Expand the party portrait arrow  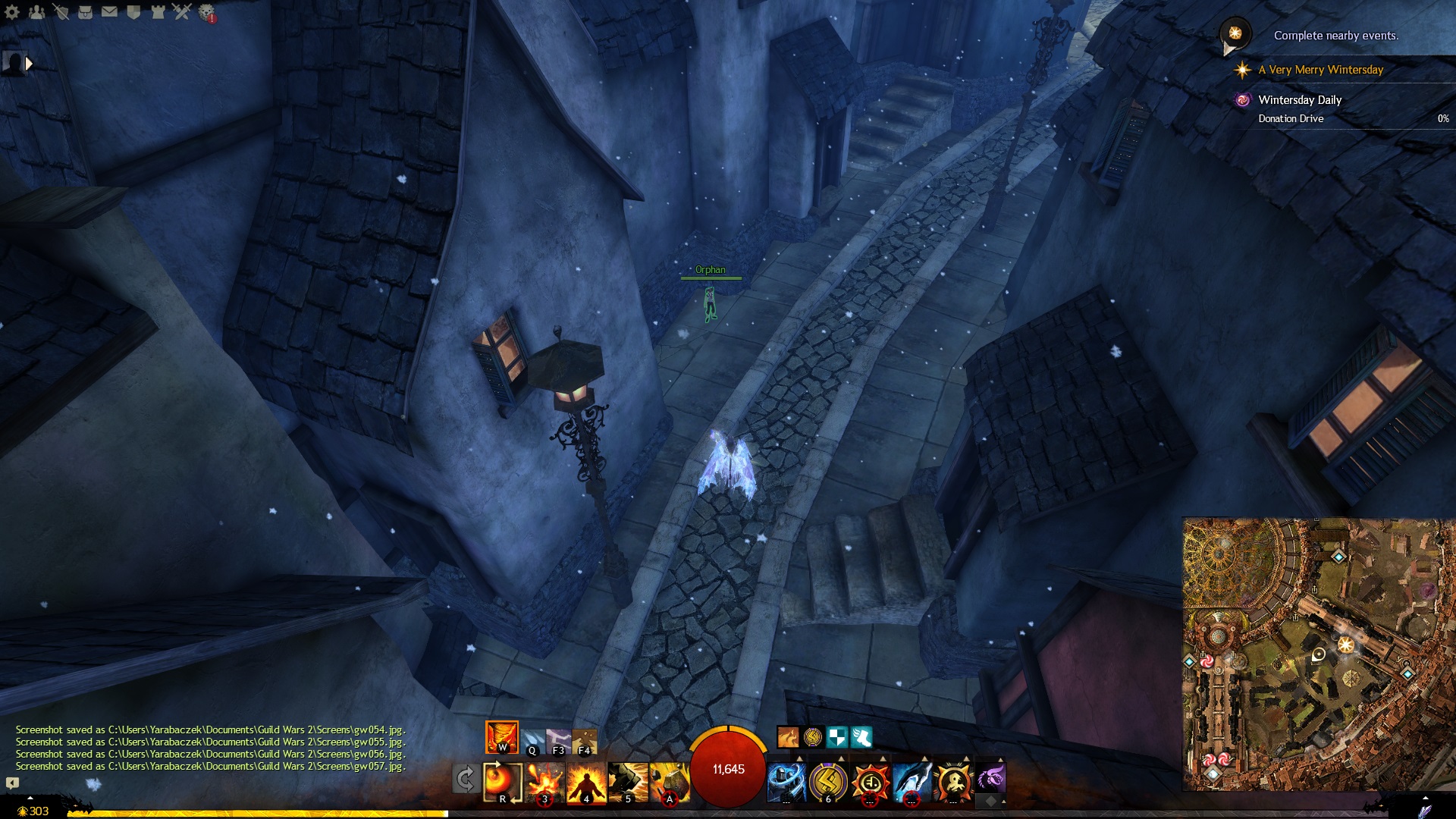click(x=29, y=64)
